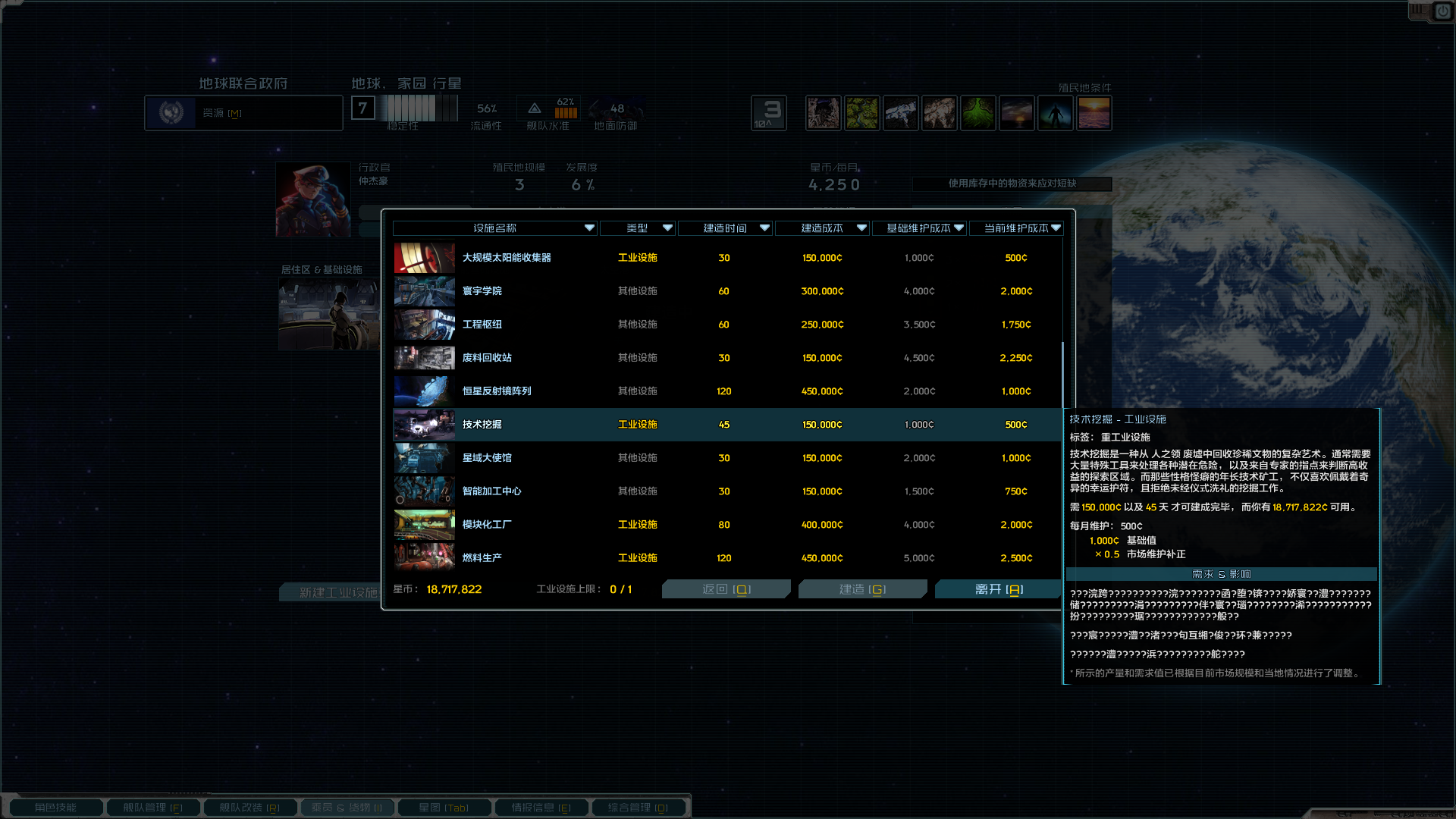Viewport: 1456px width, 819px height.
Task: Select the 技术挖掘 facility thumbnail icon
Action: [x=423, y=425]
